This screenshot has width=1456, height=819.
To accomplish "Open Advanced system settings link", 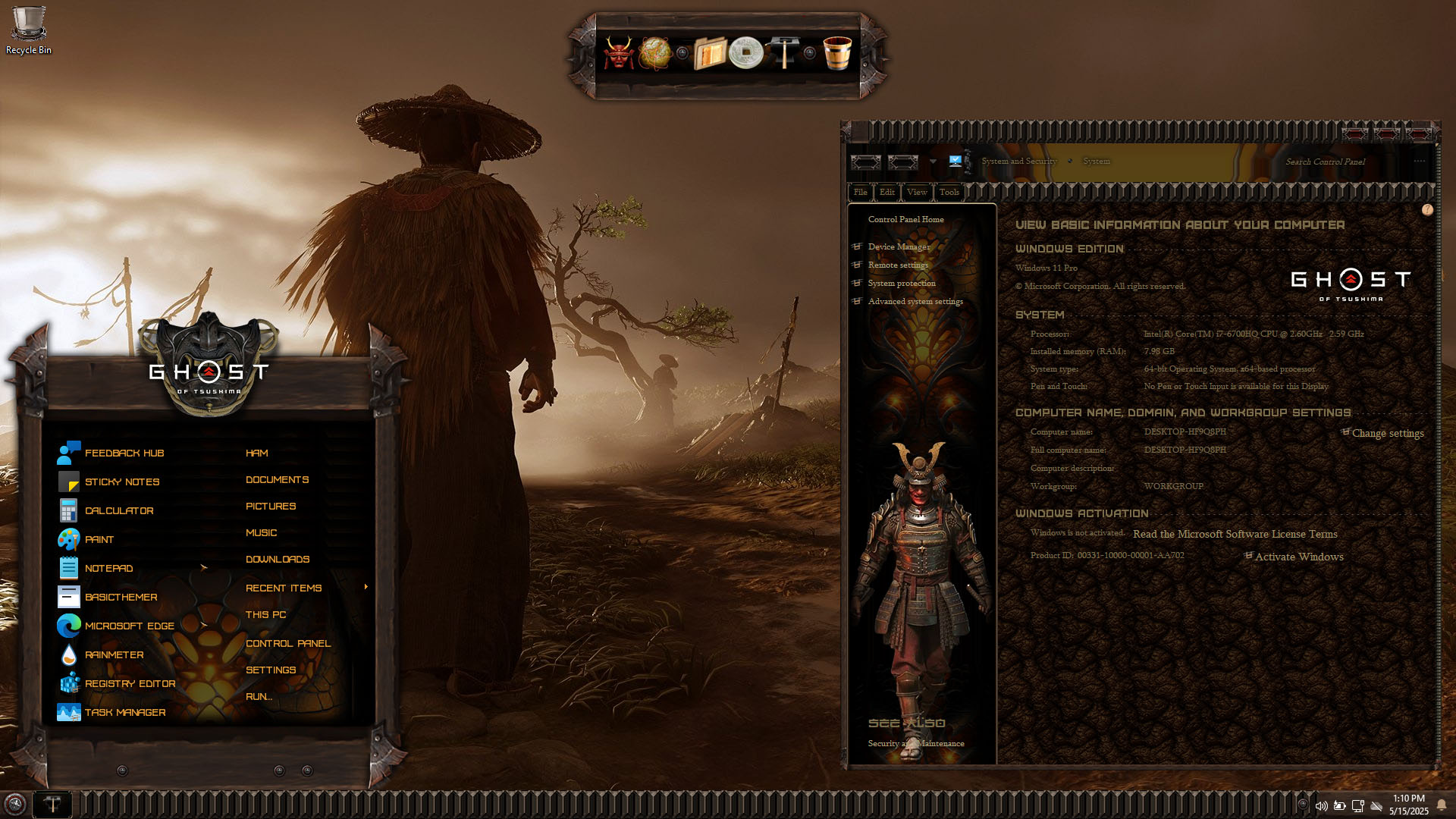I will click(x=915, y=301).
